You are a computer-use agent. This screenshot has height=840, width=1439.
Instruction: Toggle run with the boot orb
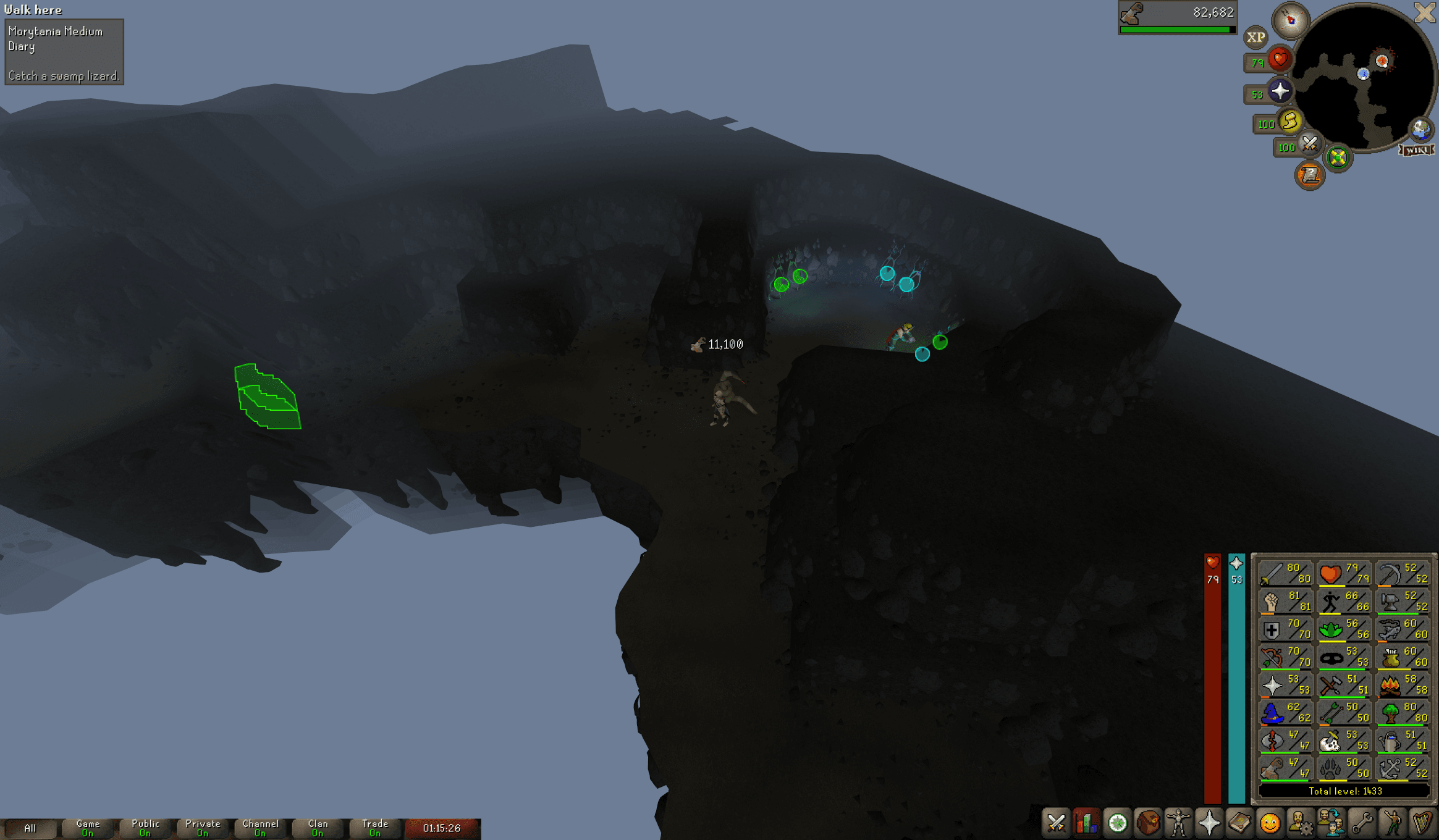pos(1290,121)
